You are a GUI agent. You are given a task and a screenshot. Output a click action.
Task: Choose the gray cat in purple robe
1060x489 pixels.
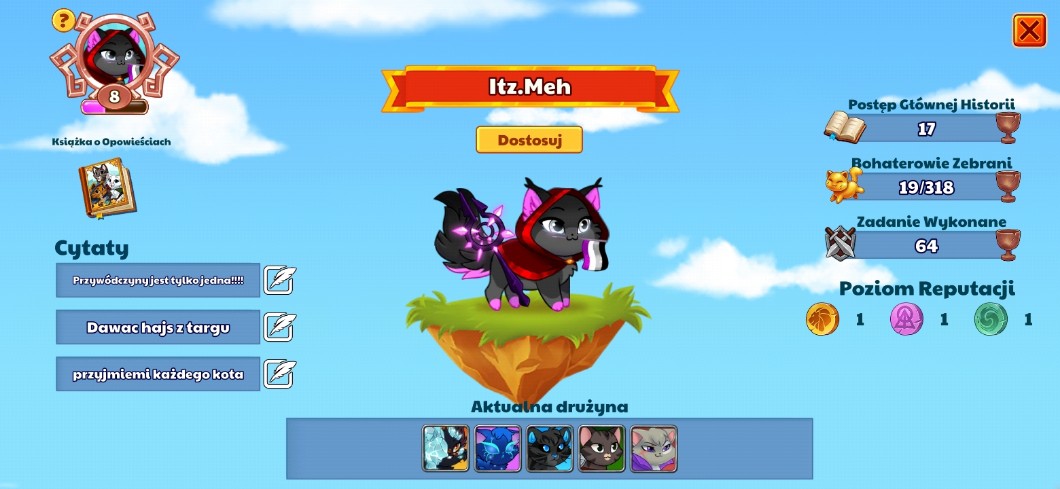[x=654, y=449]
